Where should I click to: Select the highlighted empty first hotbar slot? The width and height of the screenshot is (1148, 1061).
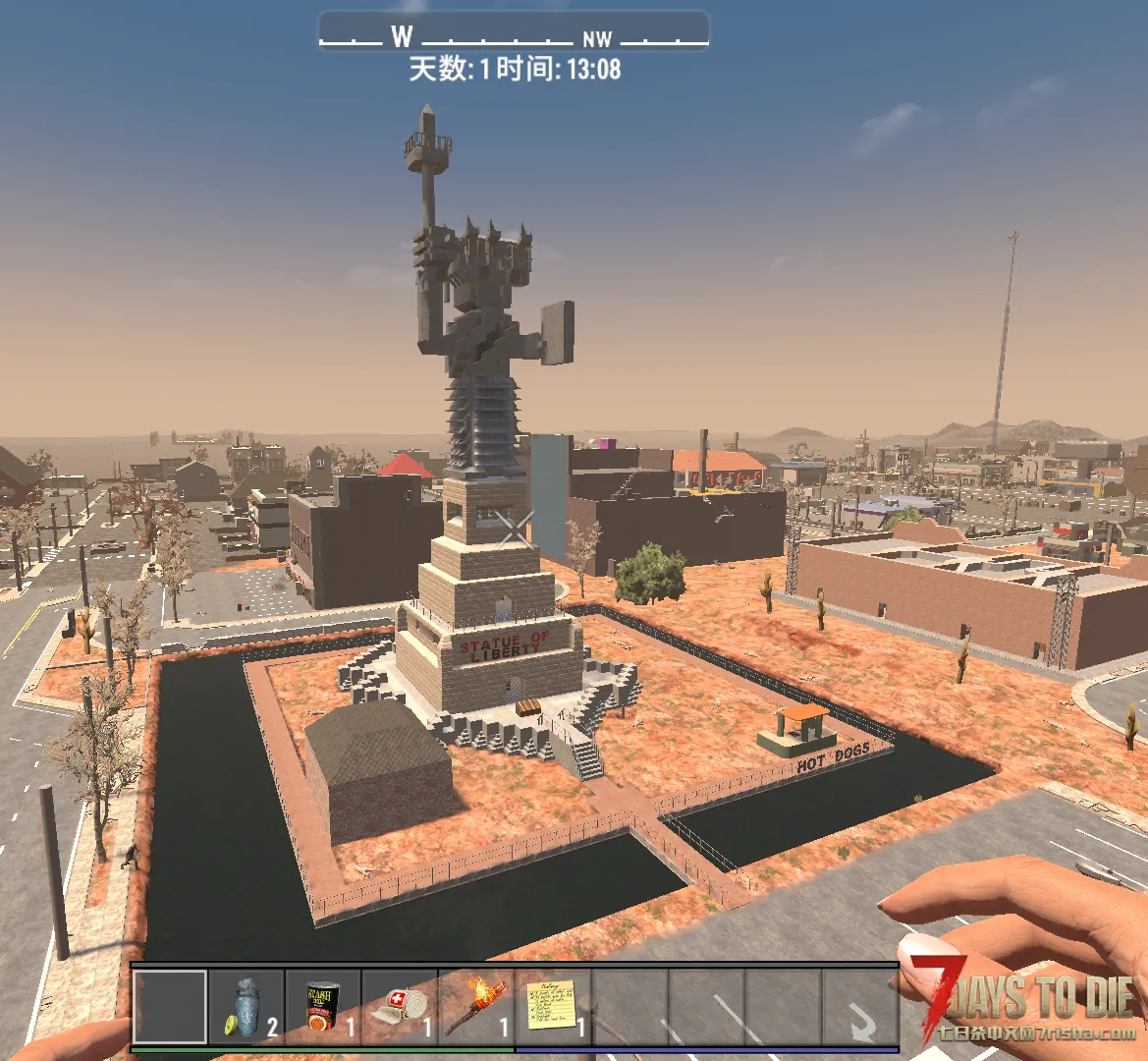[x=170, y=1007]
